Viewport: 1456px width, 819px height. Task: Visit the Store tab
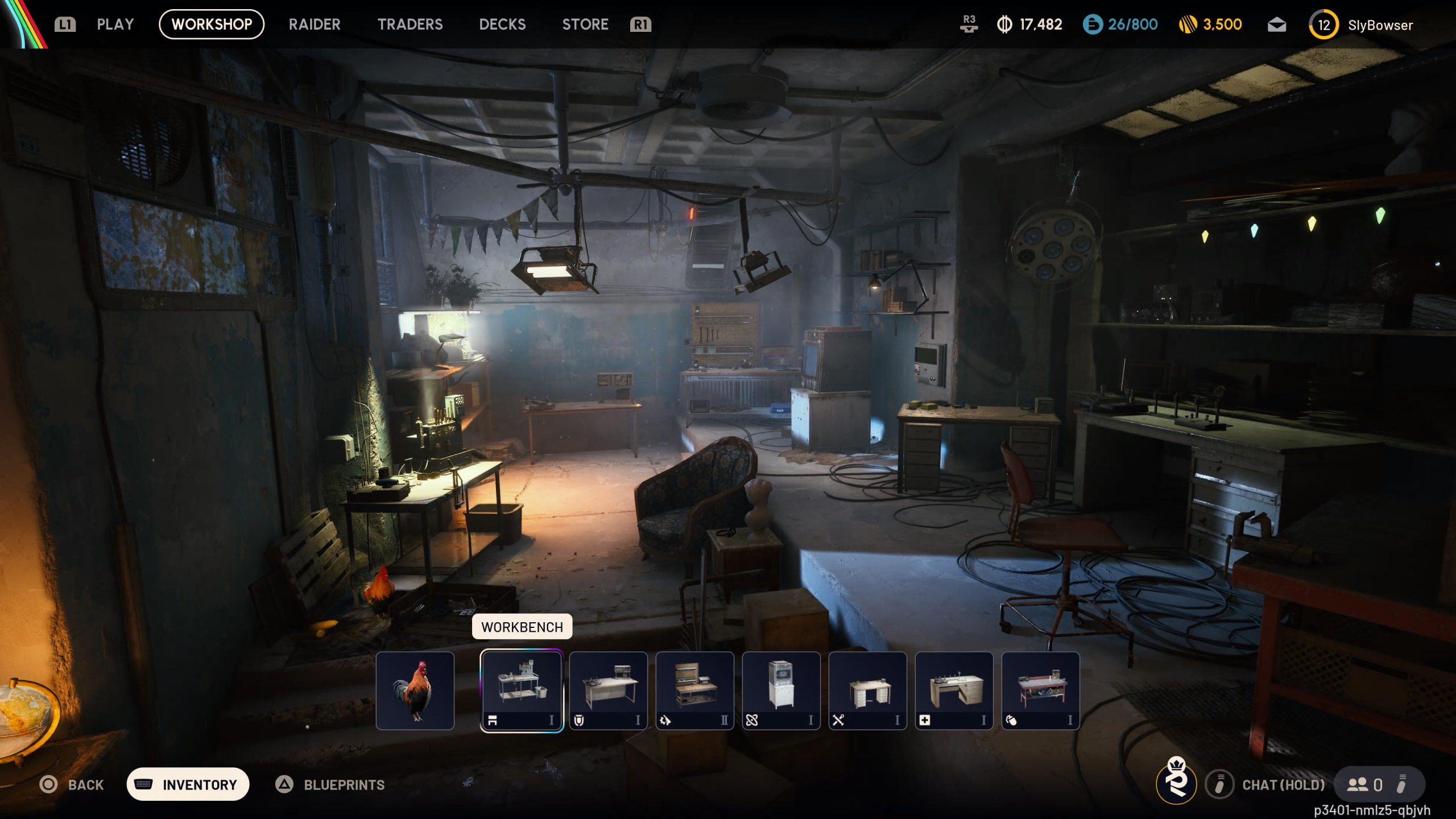tap(585, 24)
